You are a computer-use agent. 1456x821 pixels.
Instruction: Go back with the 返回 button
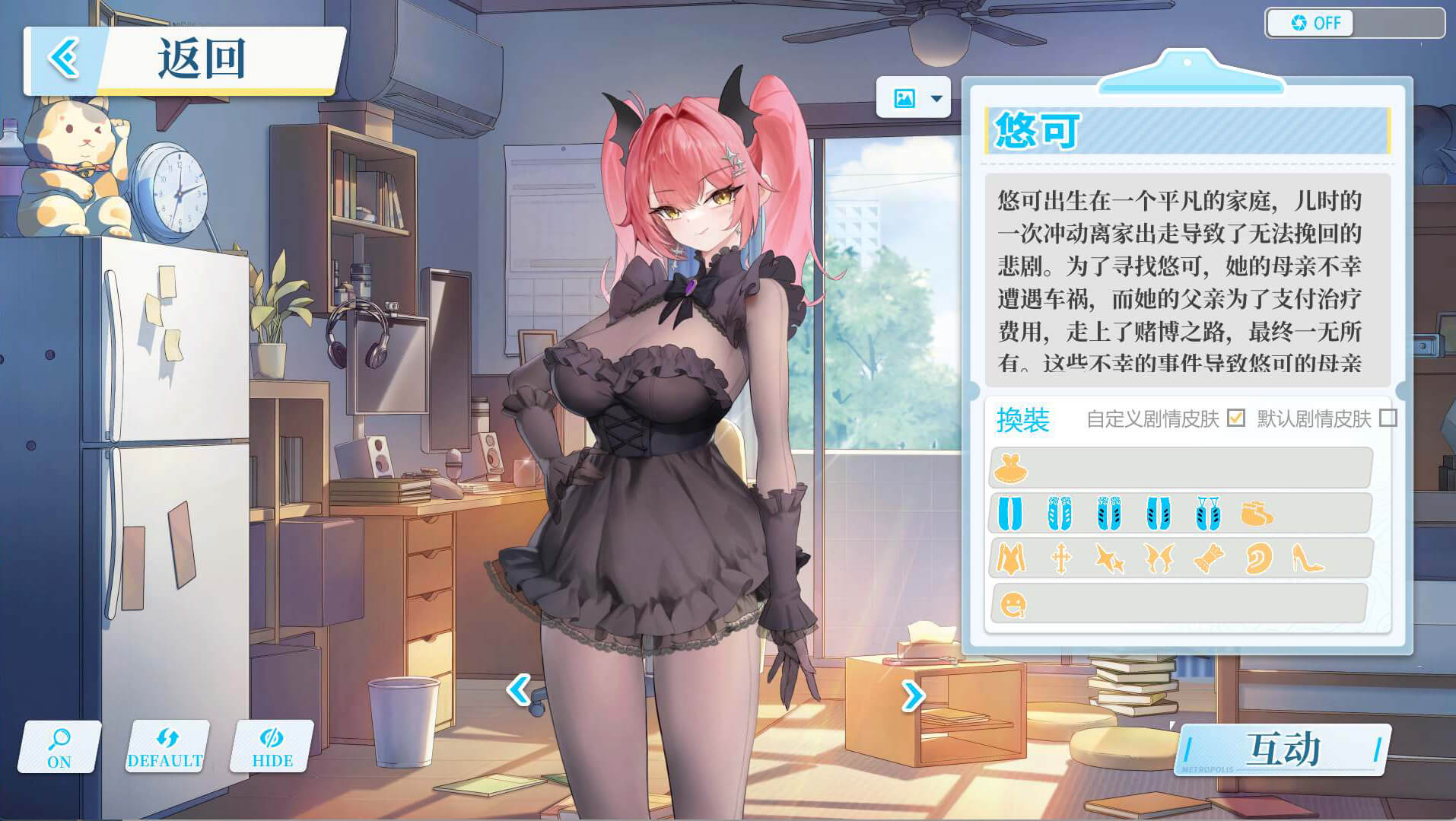(183, 61)
